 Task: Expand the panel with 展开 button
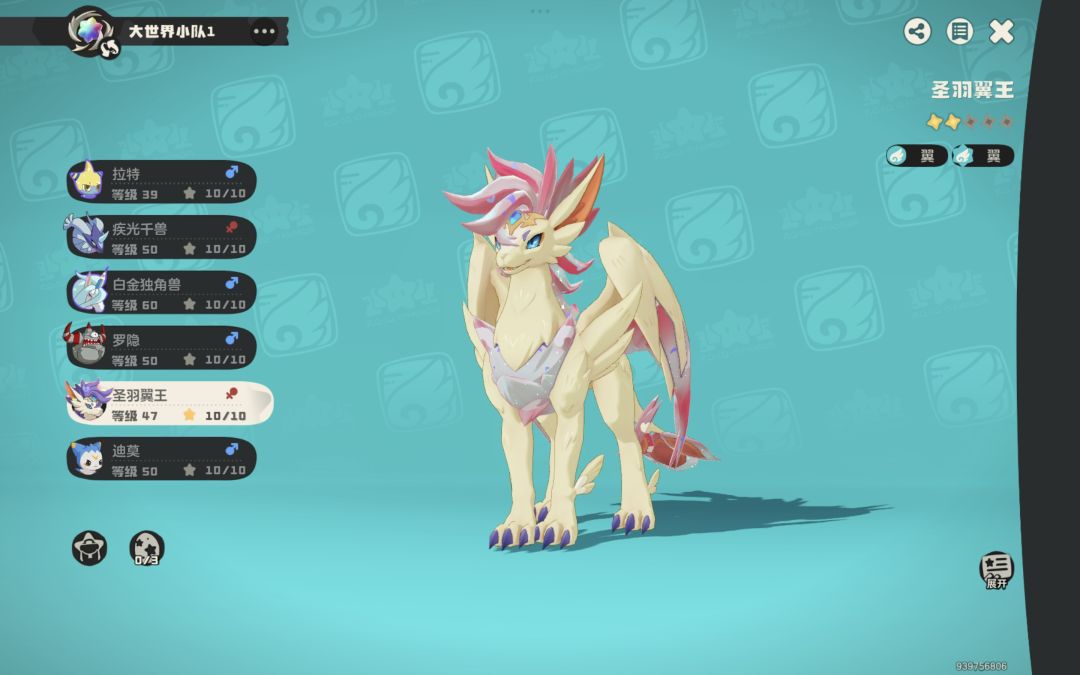pos(996,570)
